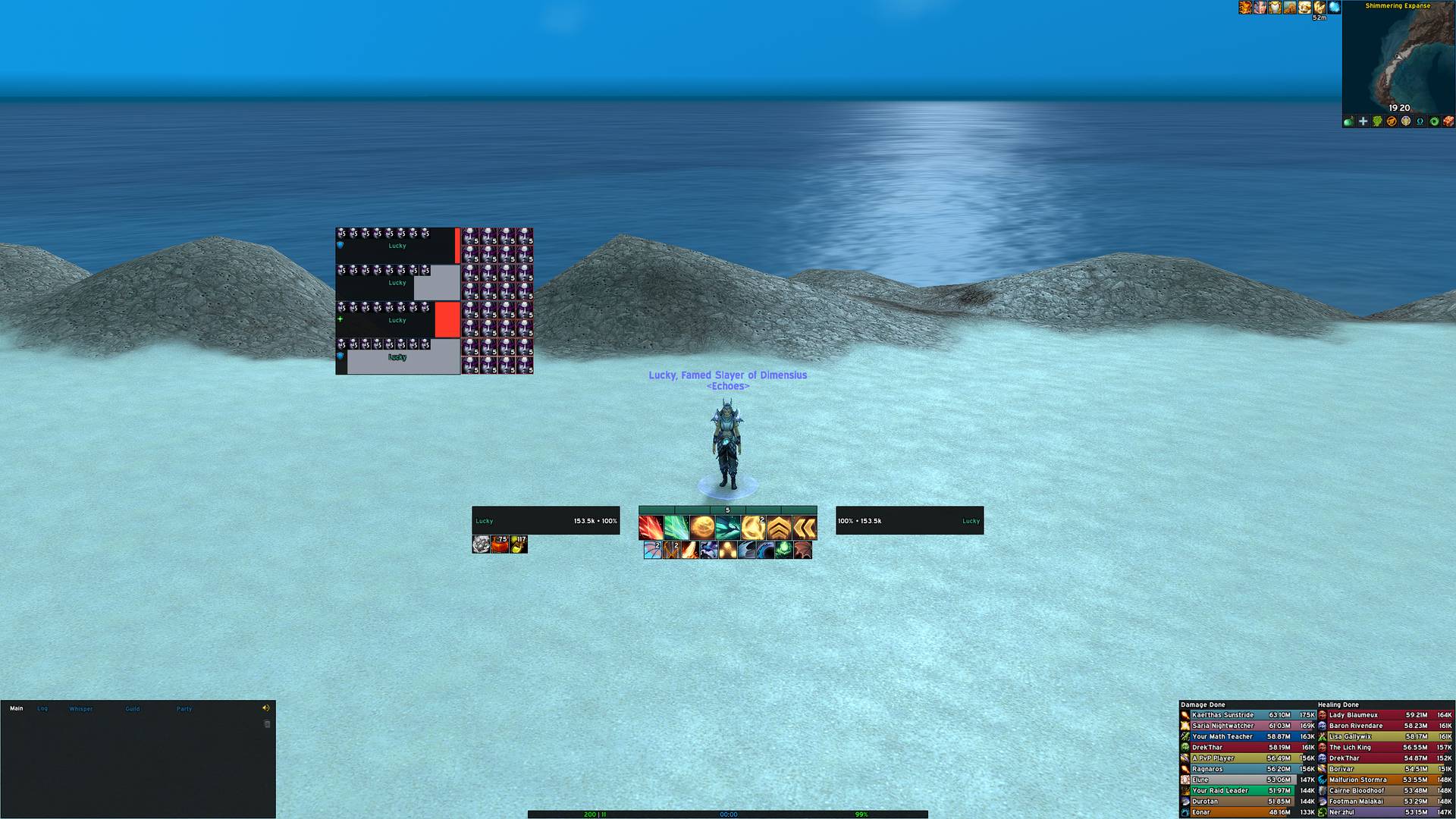Click the green plus icon on the third raid group
The width and height of the screenshot is (1456, 819).
tap(340, 319)
